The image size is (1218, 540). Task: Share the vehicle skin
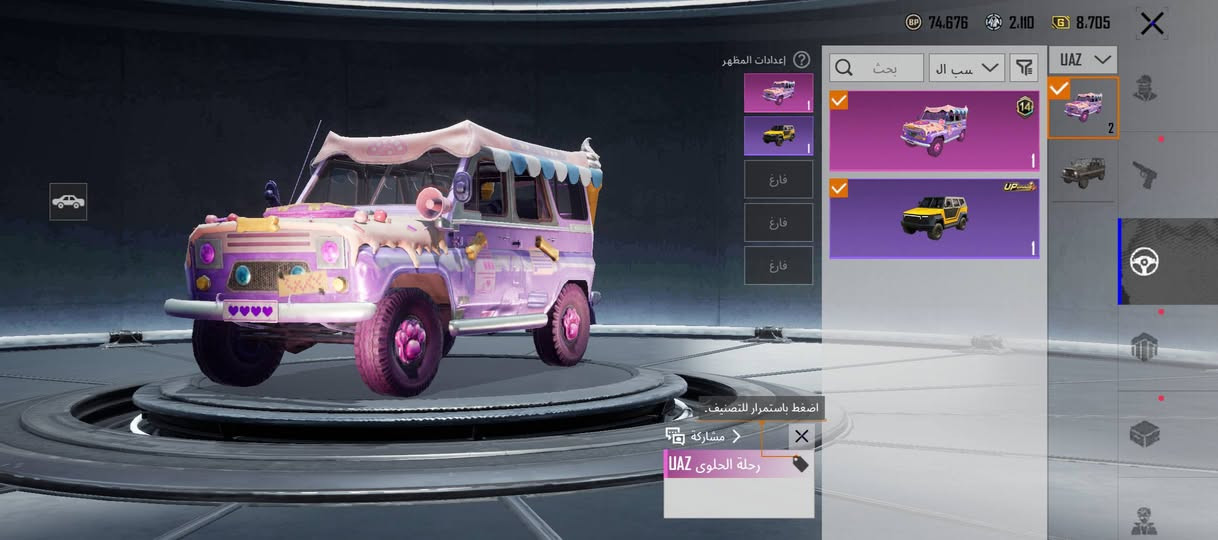704,437
